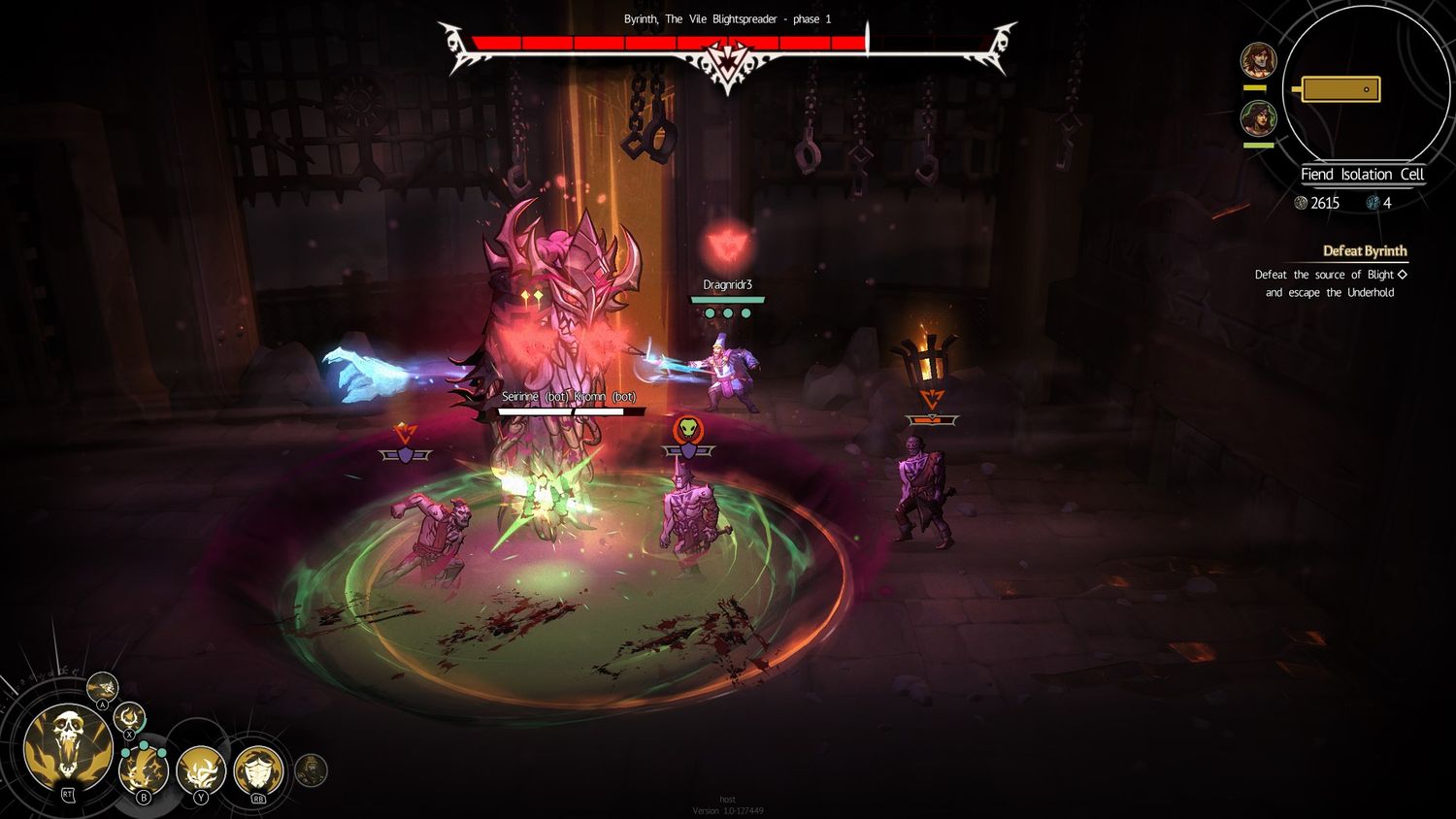
Task: Use the dash ability icon
Action: 102,687
